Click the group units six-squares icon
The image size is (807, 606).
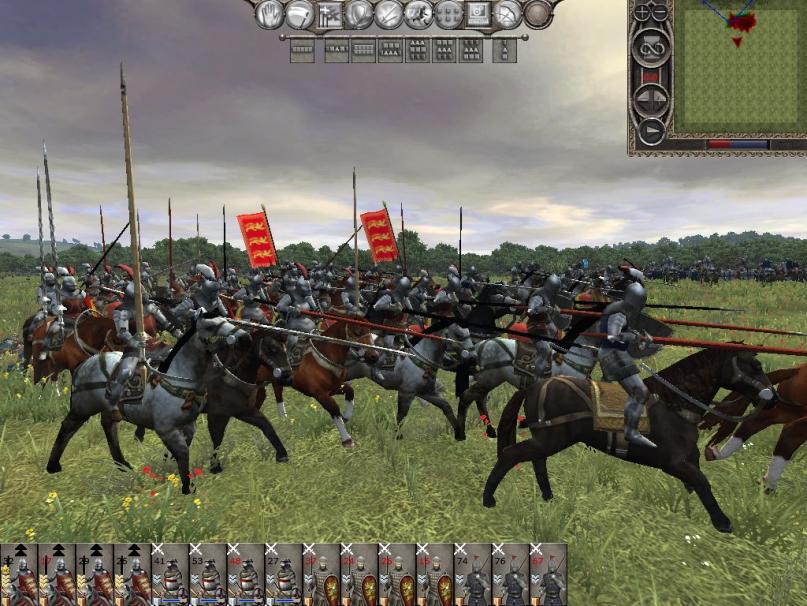pos(449,14)
